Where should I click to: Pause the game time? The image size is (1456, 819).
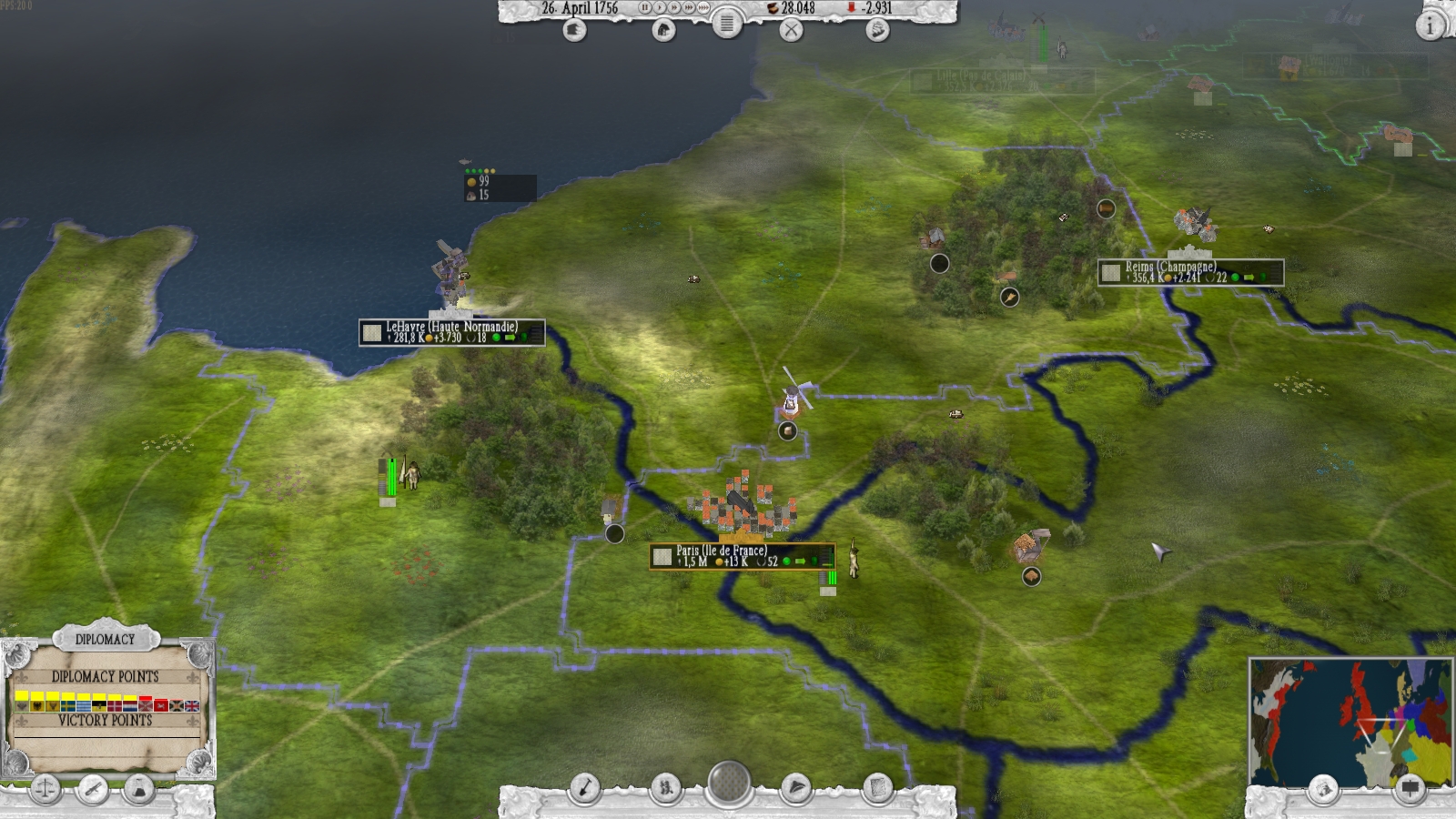[645, 8]
